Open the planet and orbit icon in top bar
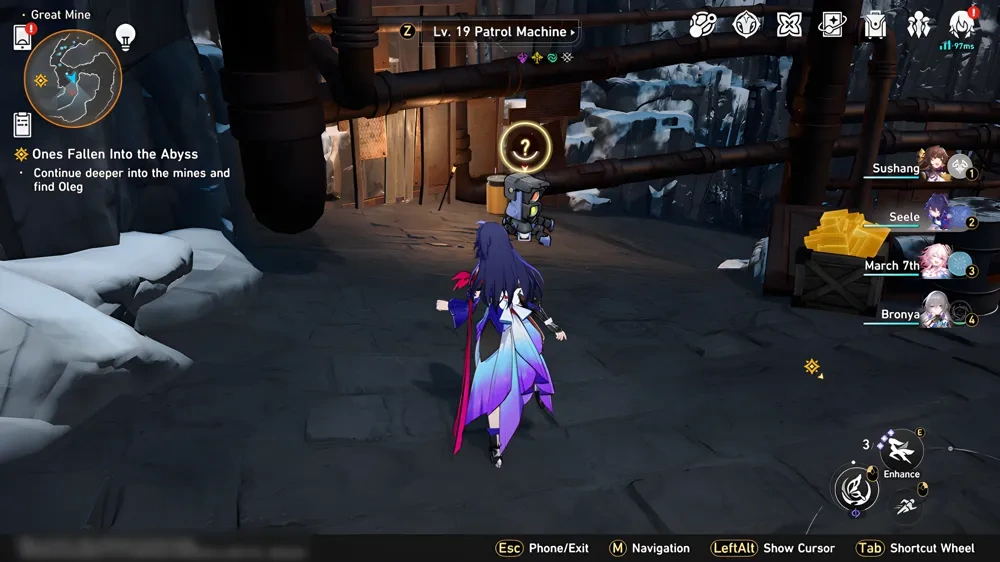 click(703, 25)
